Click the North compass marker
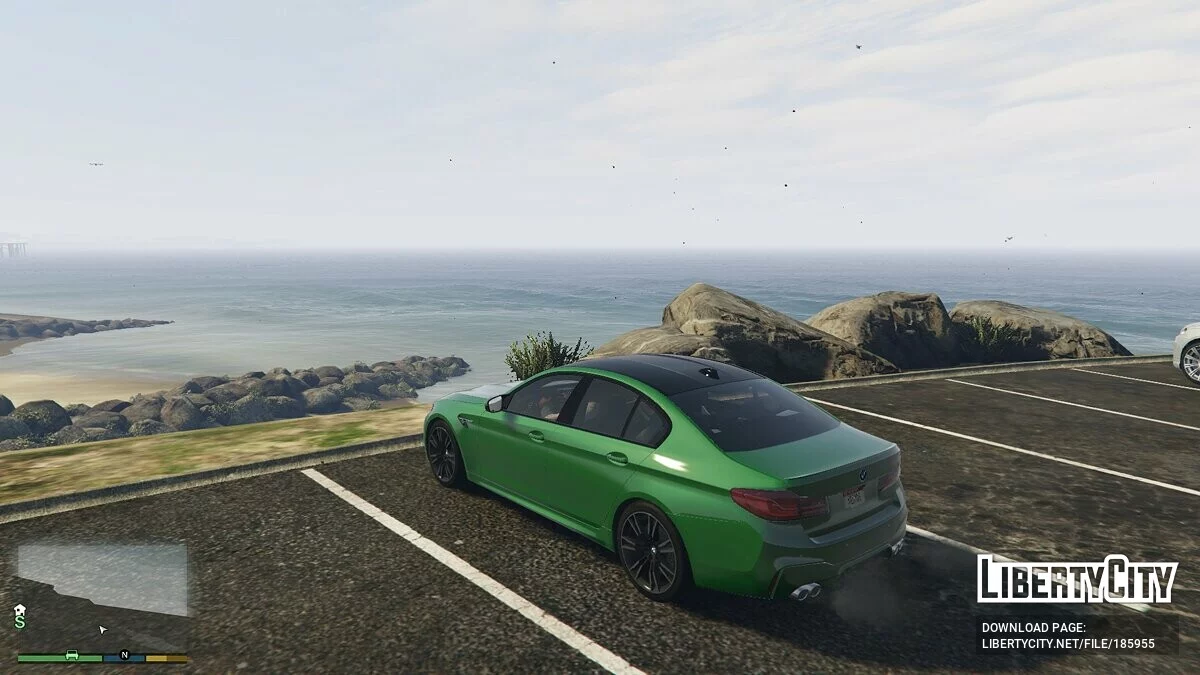This screenshot has width=1200, height=675. point(125,655)
